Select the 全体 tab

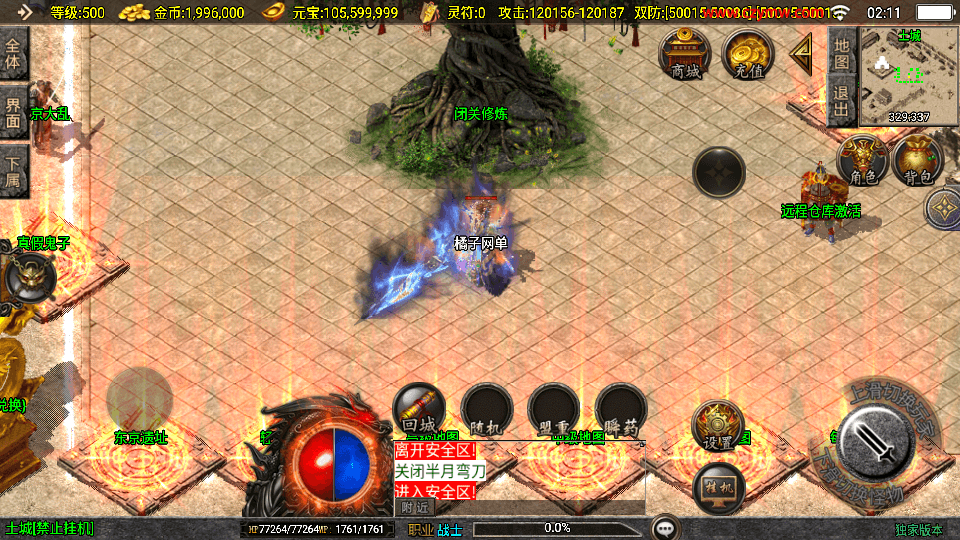[14, 54]
